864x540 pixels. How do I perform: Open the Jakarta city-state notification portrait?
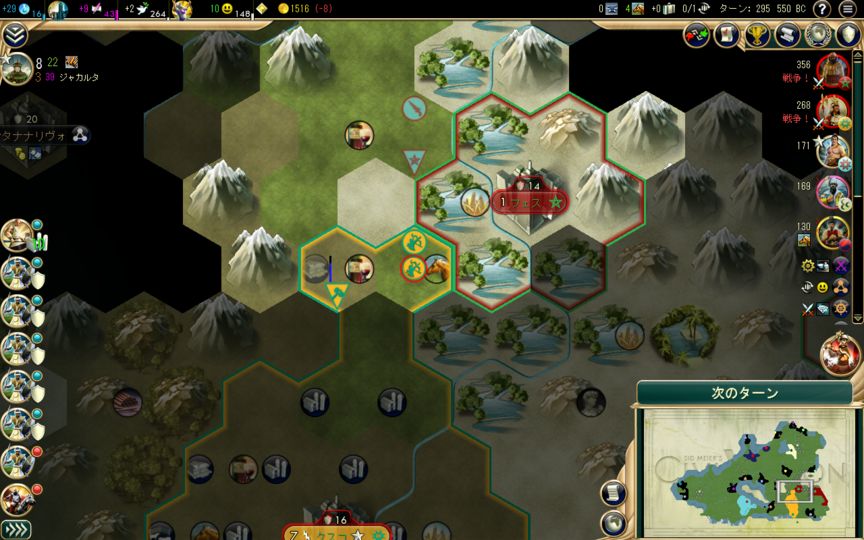click(x=15, y=69)
